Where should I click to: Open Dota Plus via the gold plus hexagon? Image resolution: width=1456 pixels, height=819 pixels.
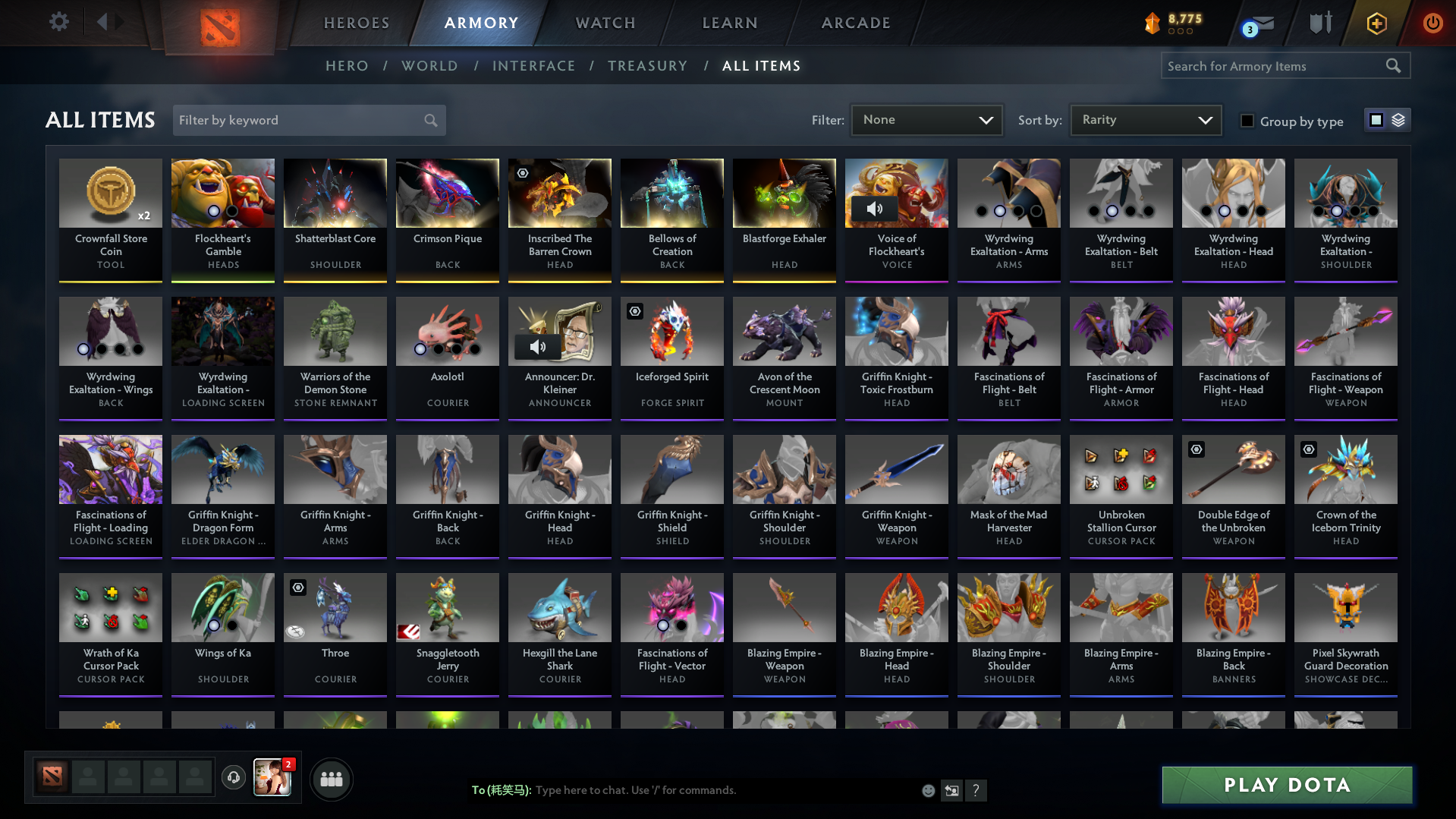point(1376,23)
